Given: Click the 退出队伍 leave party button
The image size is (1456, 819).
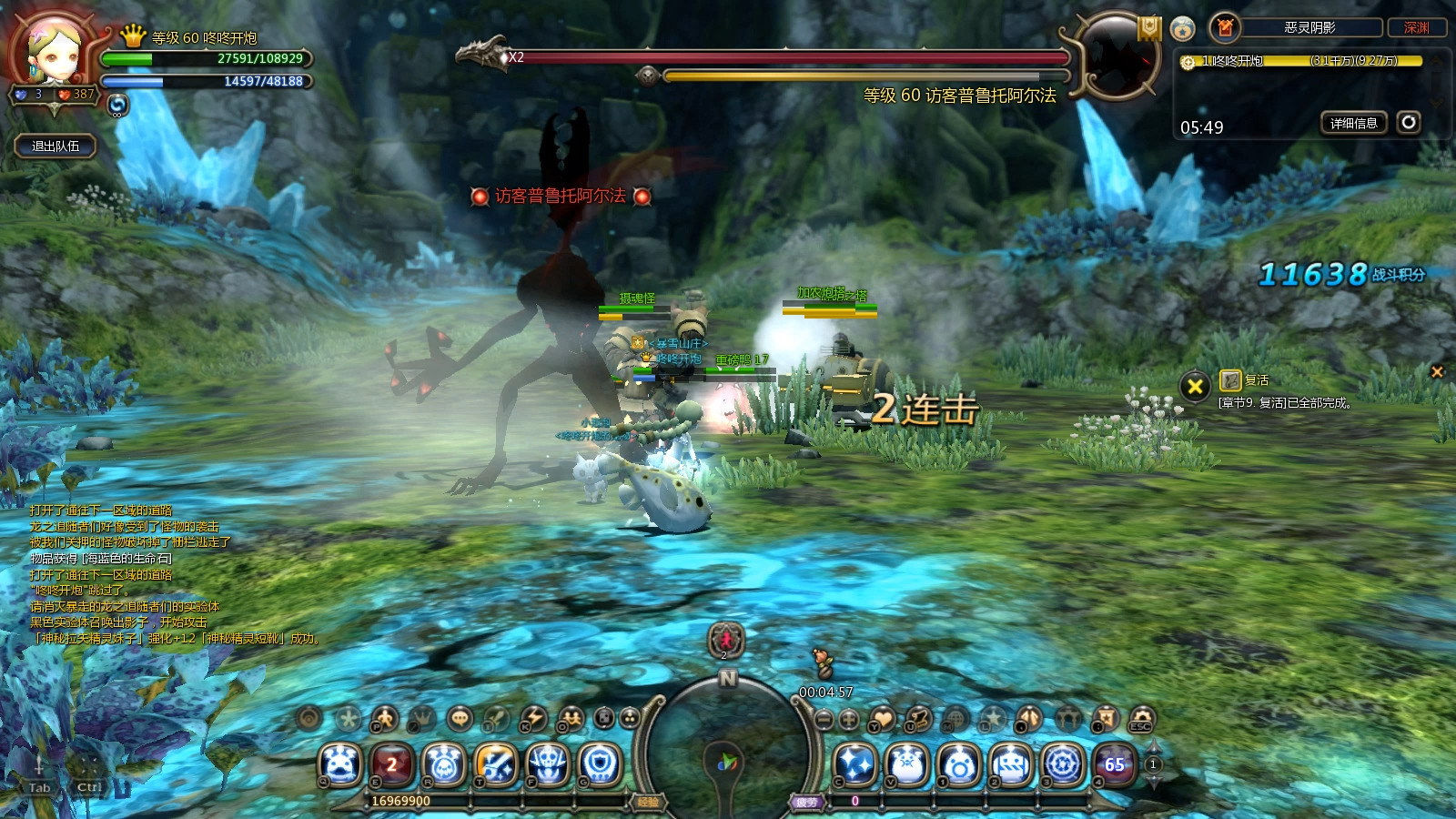Looking at the screenshot, I should point(56,146).
